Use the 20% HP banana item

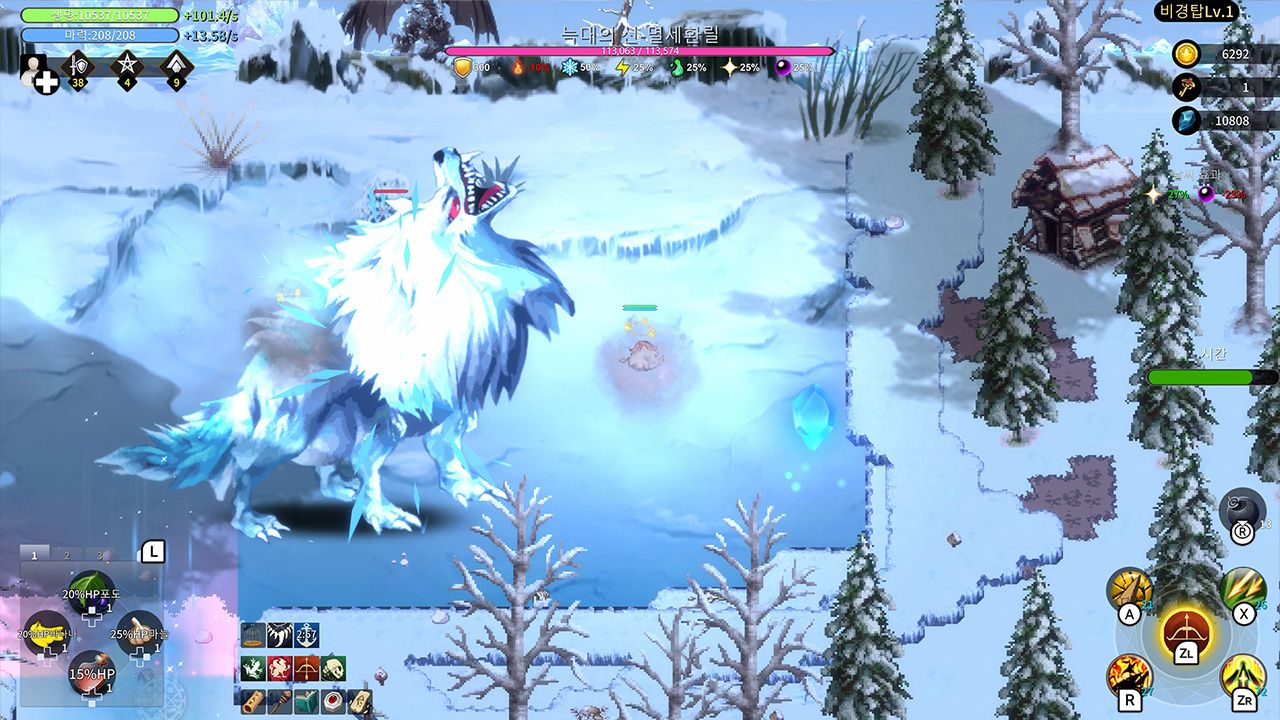click(46, 632)
